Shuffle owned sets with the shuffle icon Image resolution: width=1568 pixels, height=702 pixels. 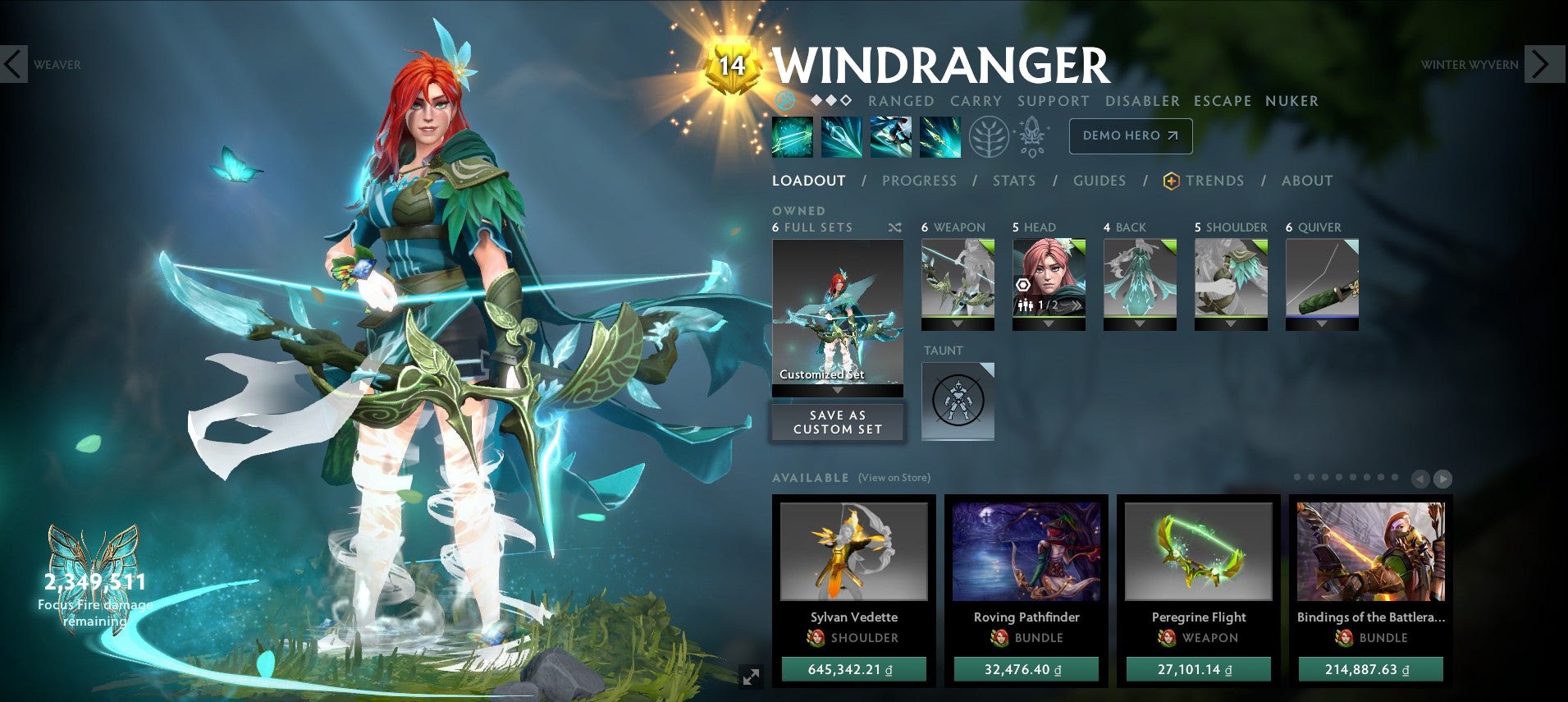pyautogui.click(x=896, y=227)
